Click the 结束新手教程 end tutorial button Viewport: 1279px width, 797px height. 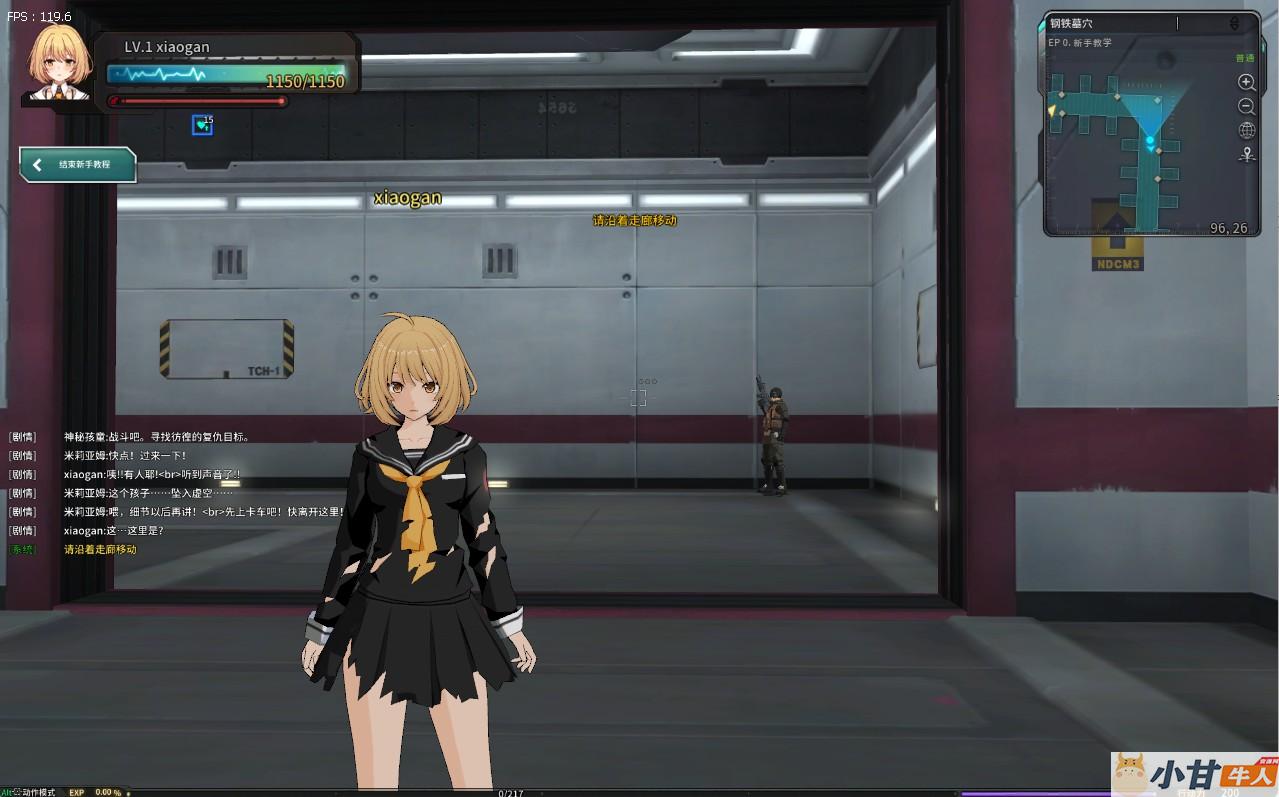tap(78, 165)
